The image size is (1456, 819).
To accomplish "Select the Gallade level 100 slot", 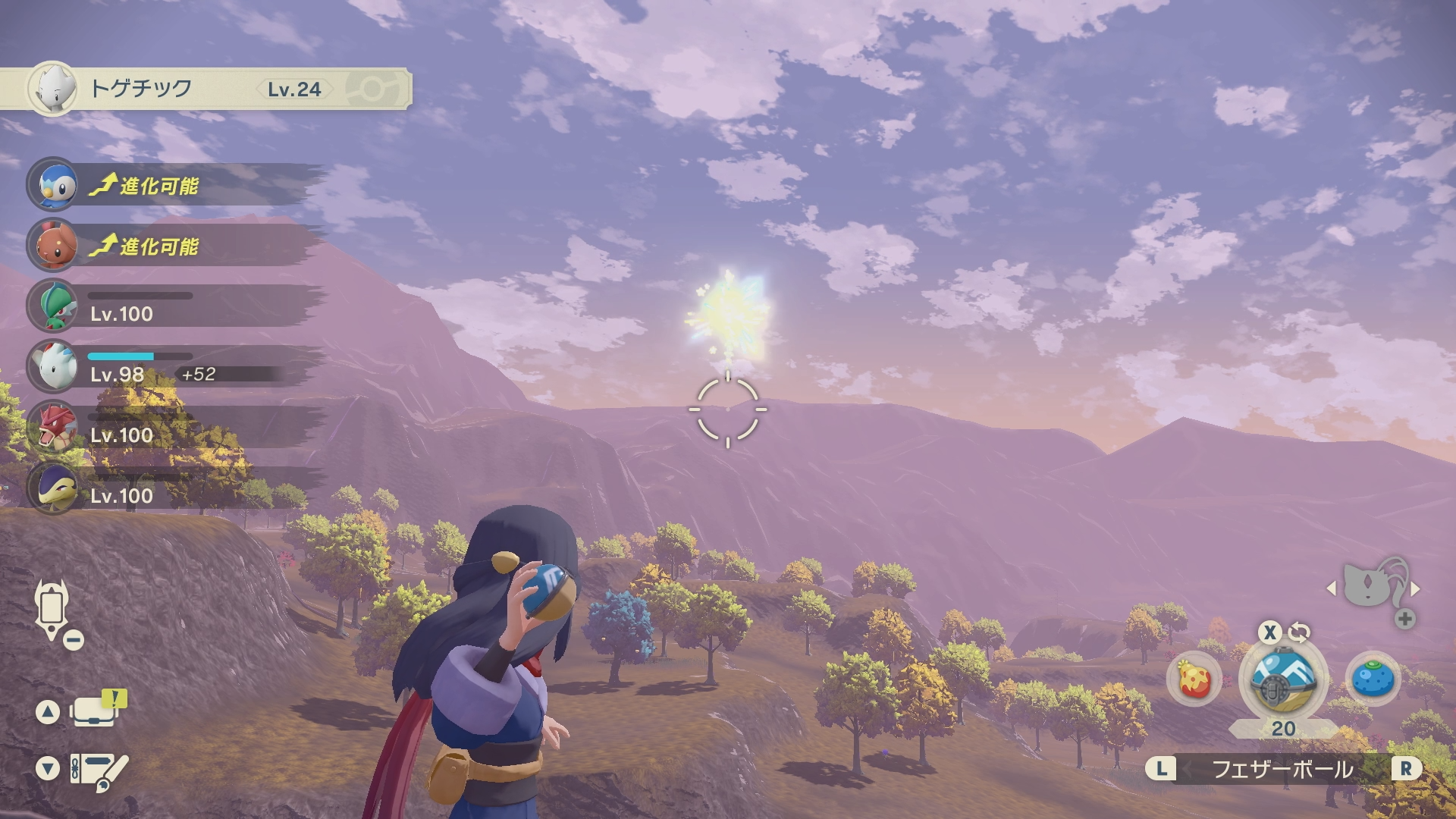I will [x=53, y=306].
